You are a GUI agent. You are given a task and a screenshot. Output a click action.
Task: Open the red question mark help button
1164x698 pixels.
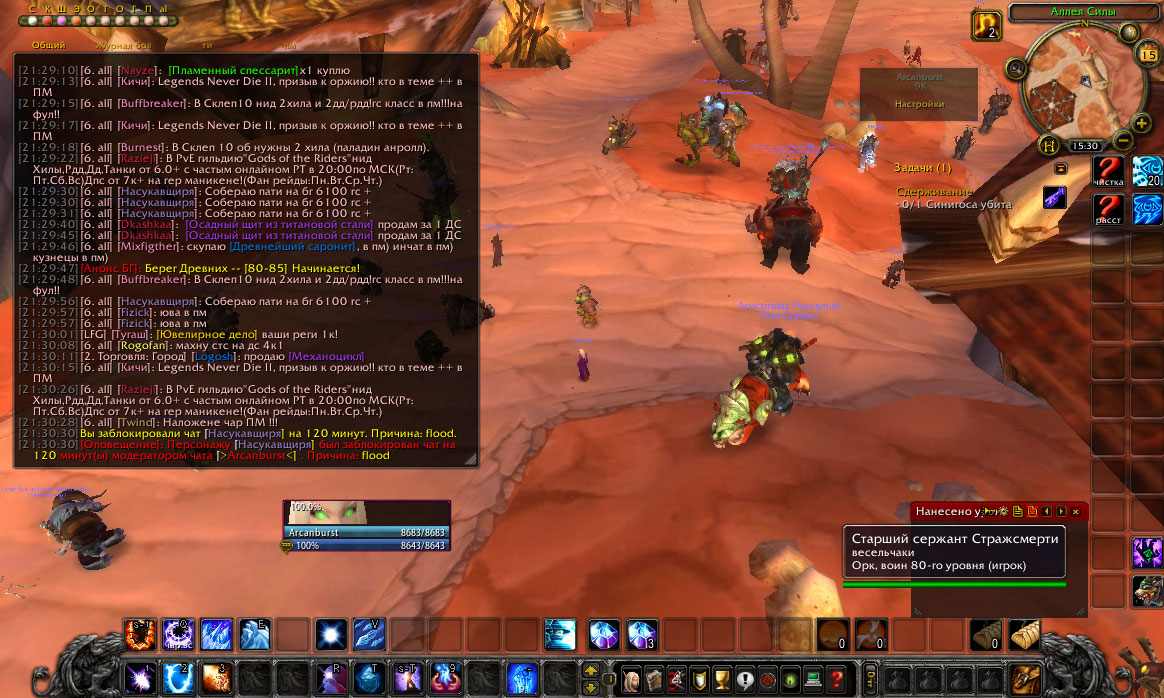point(836,676)
